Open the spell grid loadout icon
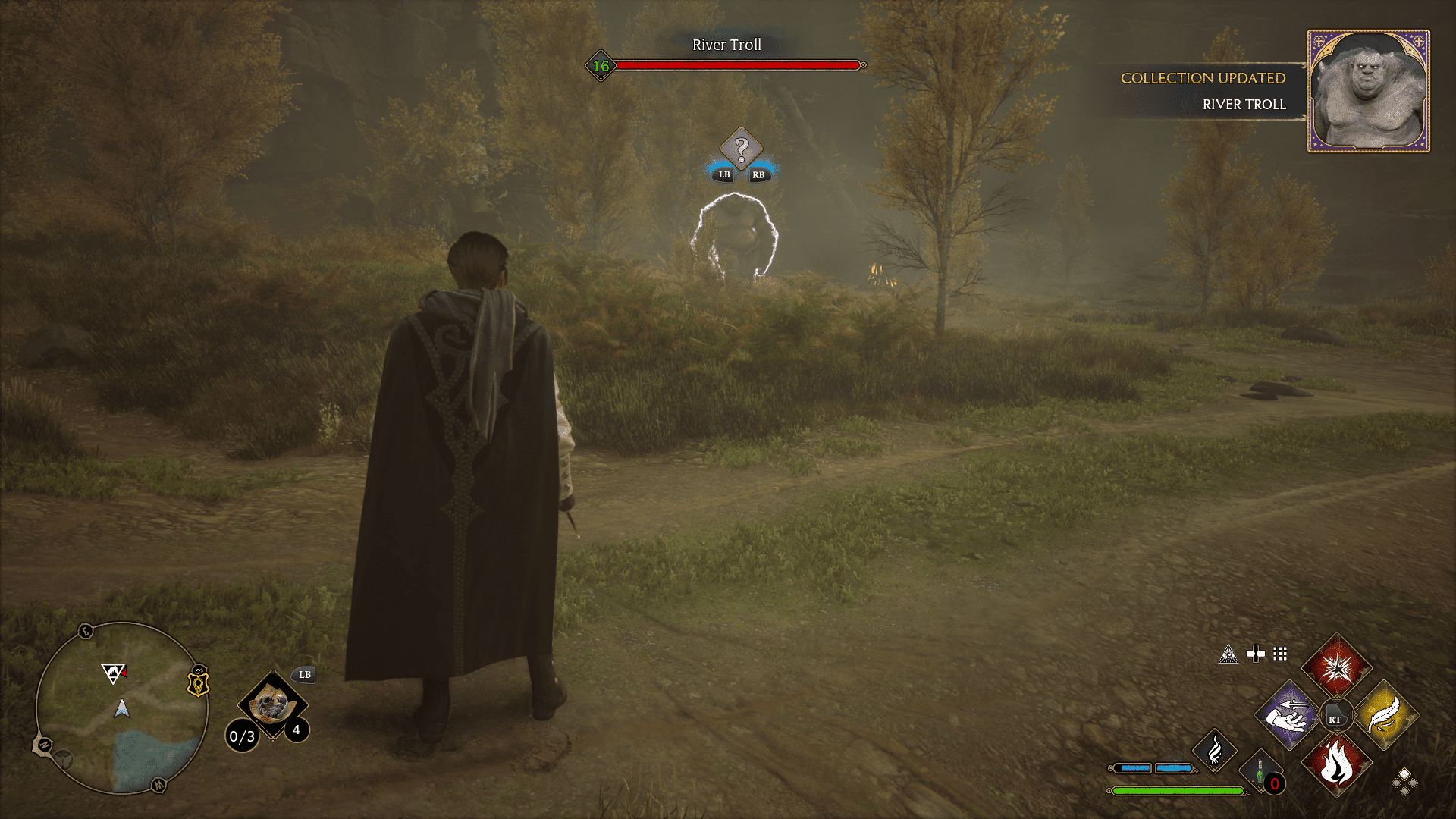1456x819 pixels. 1279,654
